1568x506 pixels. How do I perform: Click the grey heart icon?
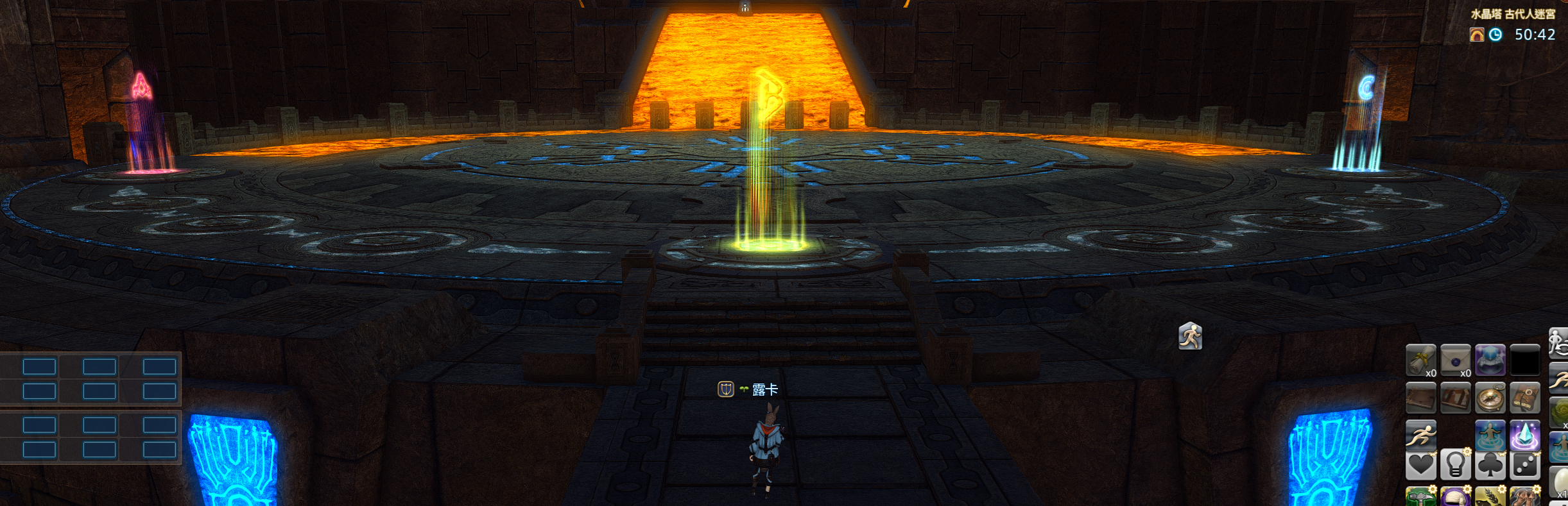(x=1420, y=464)
